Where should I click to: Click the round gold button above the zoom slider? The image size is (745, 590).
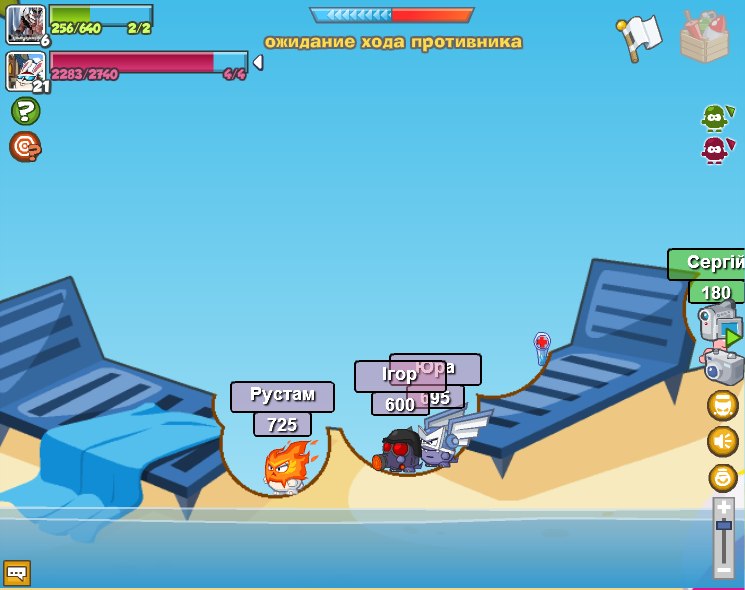(x=722, y=477)
